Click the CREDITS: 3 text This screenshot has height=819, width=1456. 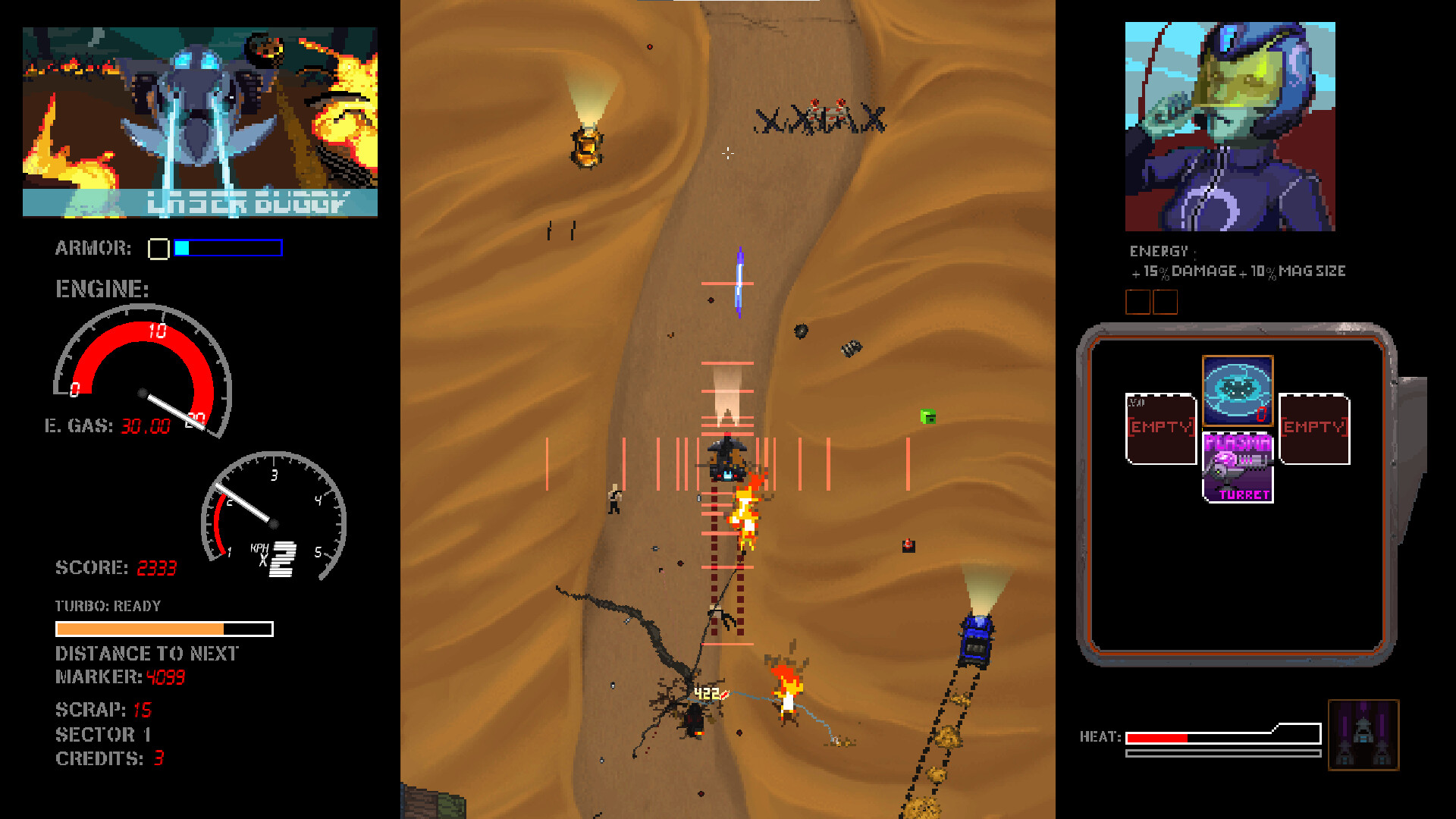[x=108, y=759]
